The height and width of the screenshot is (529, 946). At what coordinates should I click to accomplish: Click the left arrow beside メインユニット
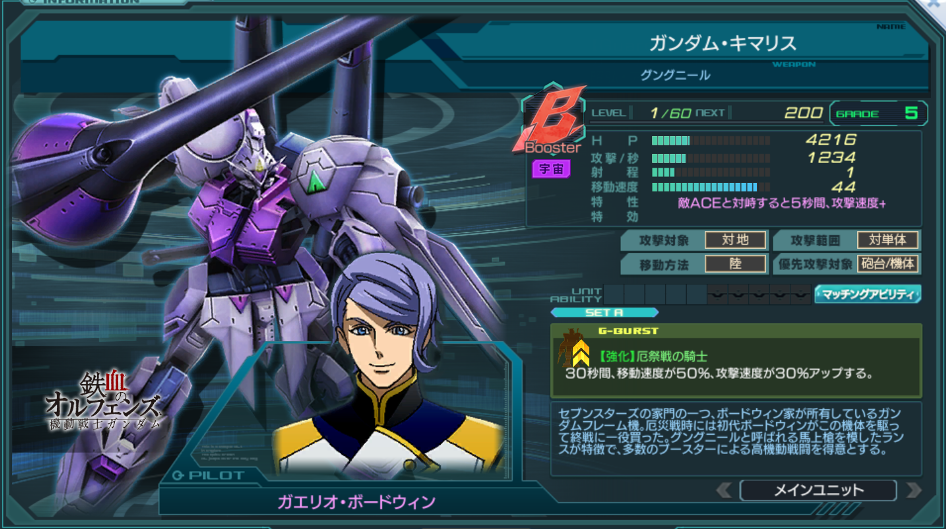point(724,490)
